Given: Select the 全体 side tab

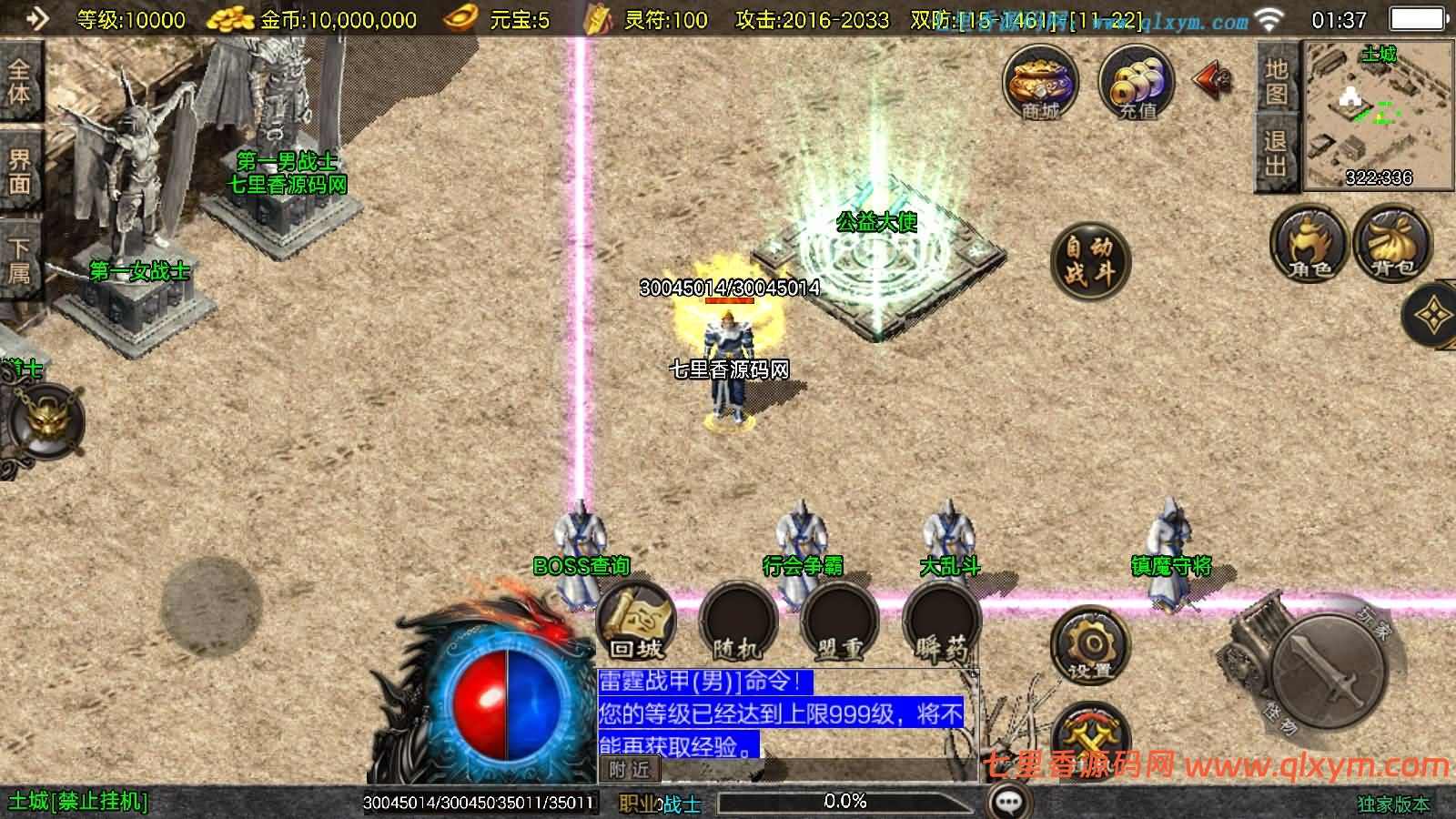Looking at the screenshot, I should (20, 80).
